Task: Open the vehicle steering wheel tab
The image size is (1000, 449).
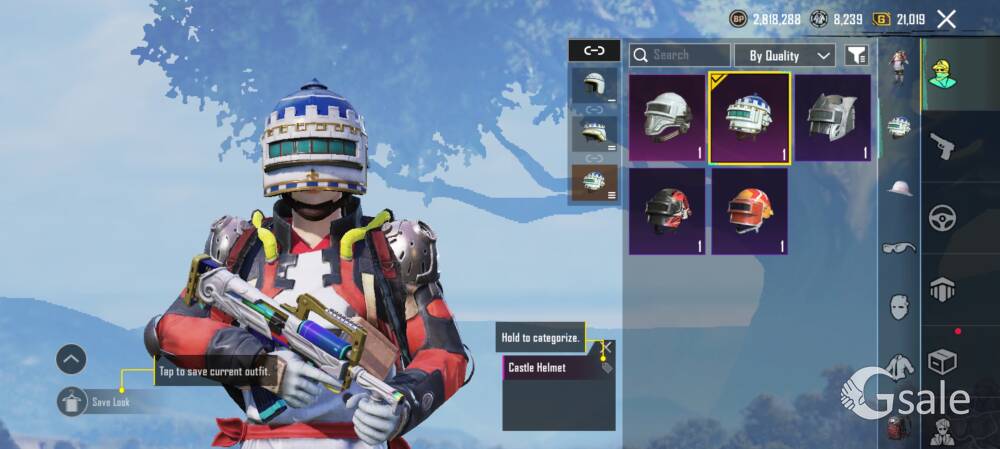Action: (942, 218)
